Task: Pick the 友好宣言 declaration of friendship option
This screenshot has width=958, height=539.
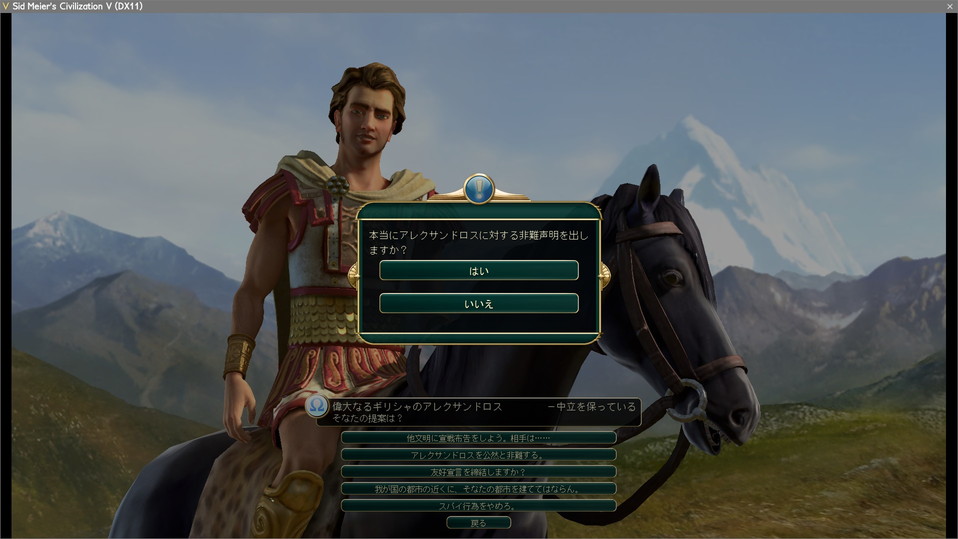Action: [478, 471]
